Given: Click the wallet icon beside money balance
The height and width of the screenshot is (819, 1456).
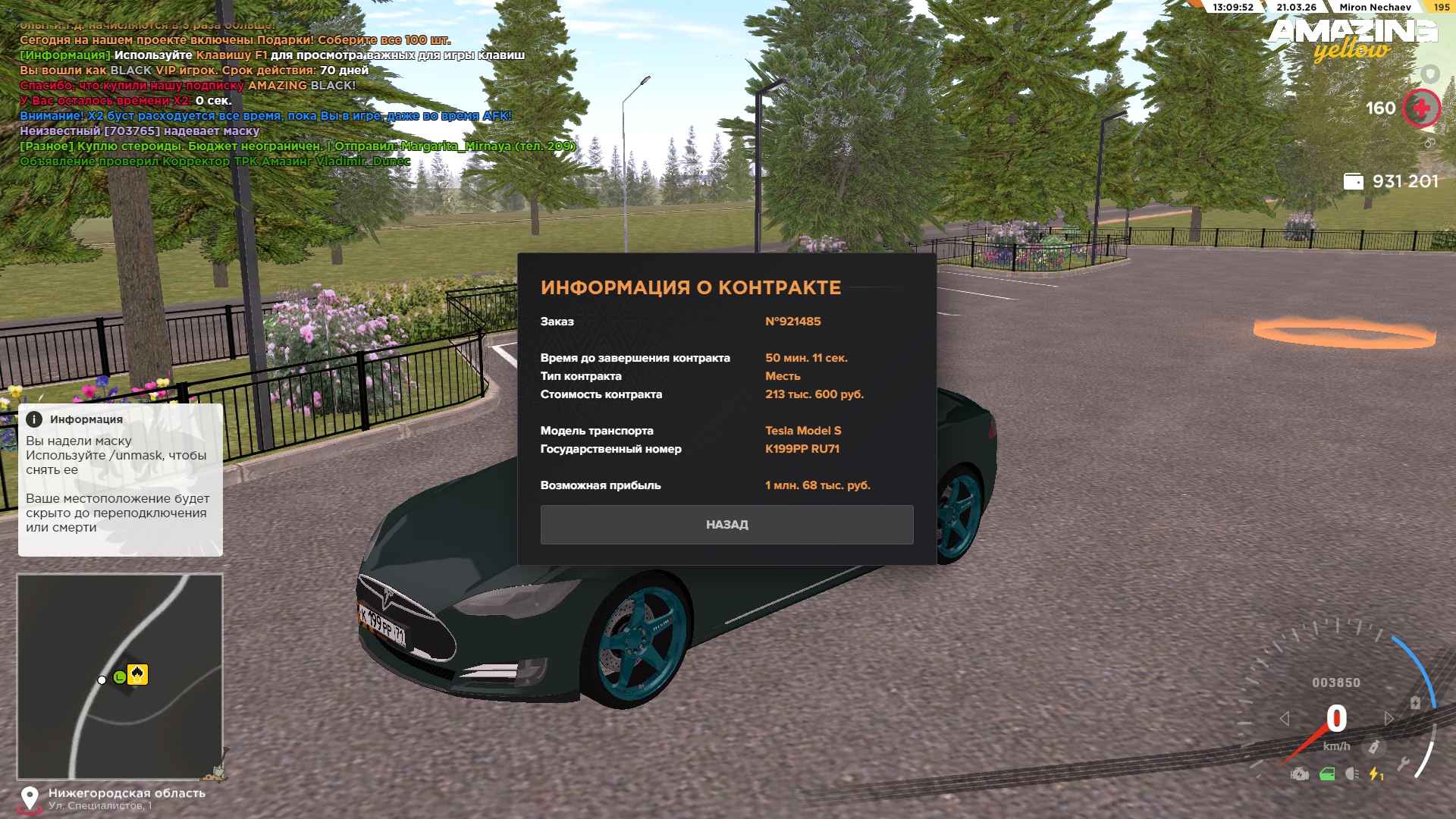Looking at the screenshot, I should point(1353,181).
